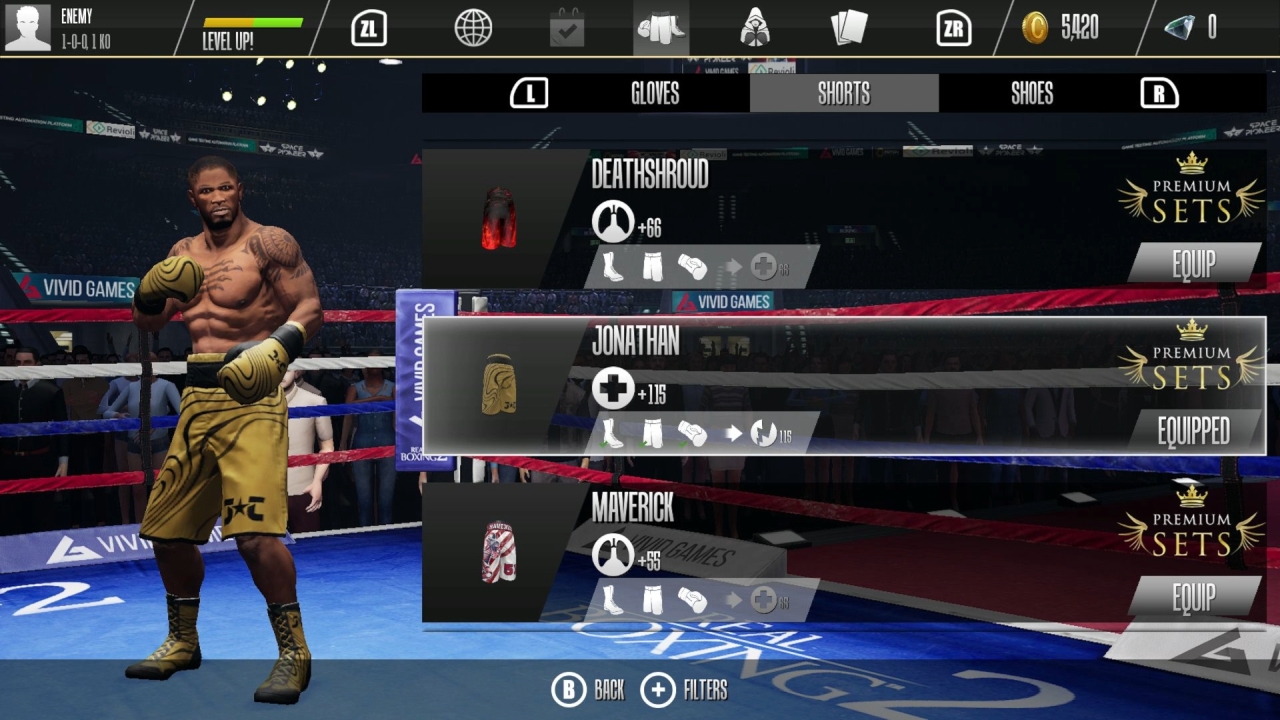Image resolution: width=1280 pixels, height=720 pixels.
Task: Switch to the Shoes tab
Action: point(1031,93)
